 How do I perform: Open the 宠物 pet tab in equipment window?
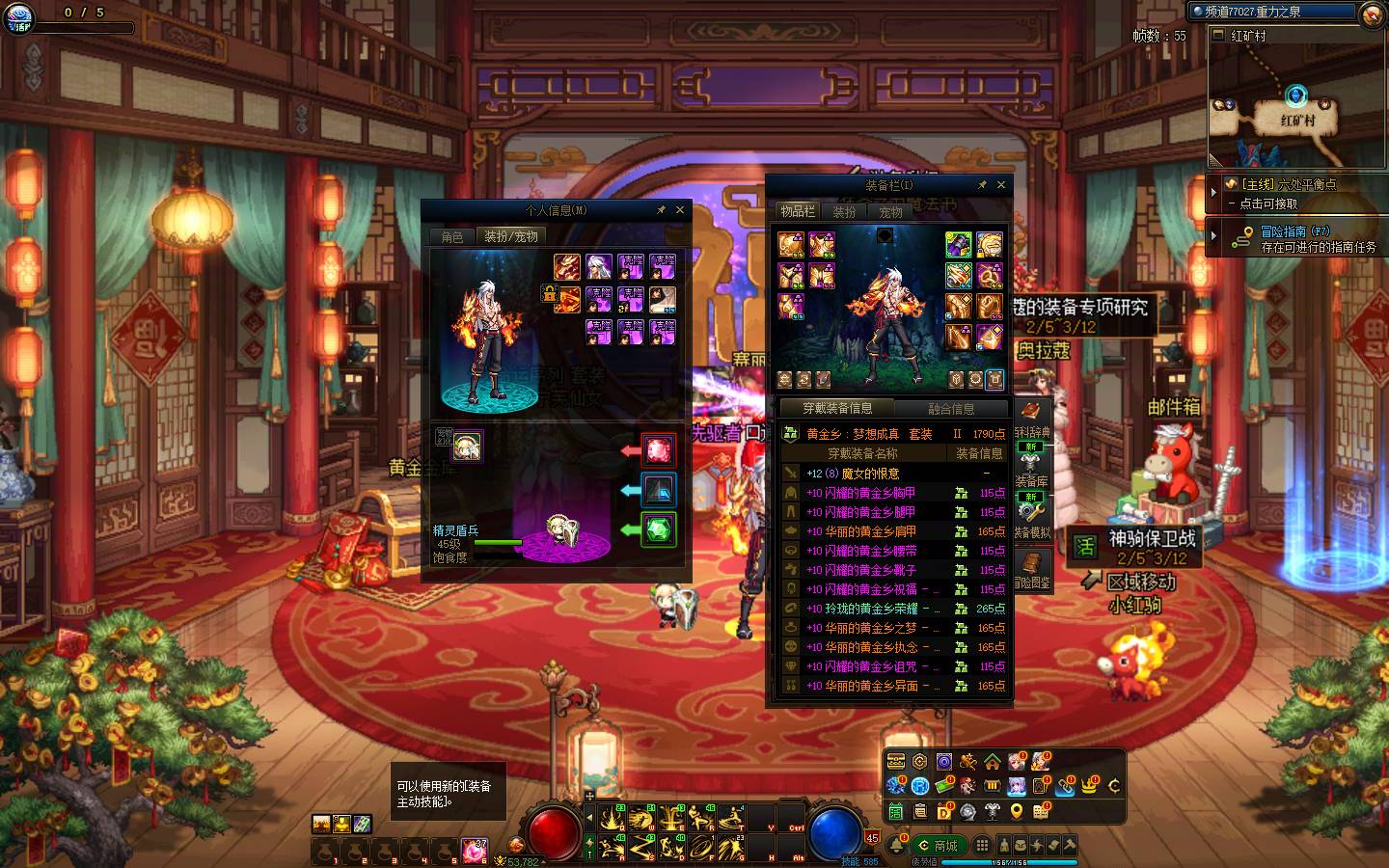[890, 211]
